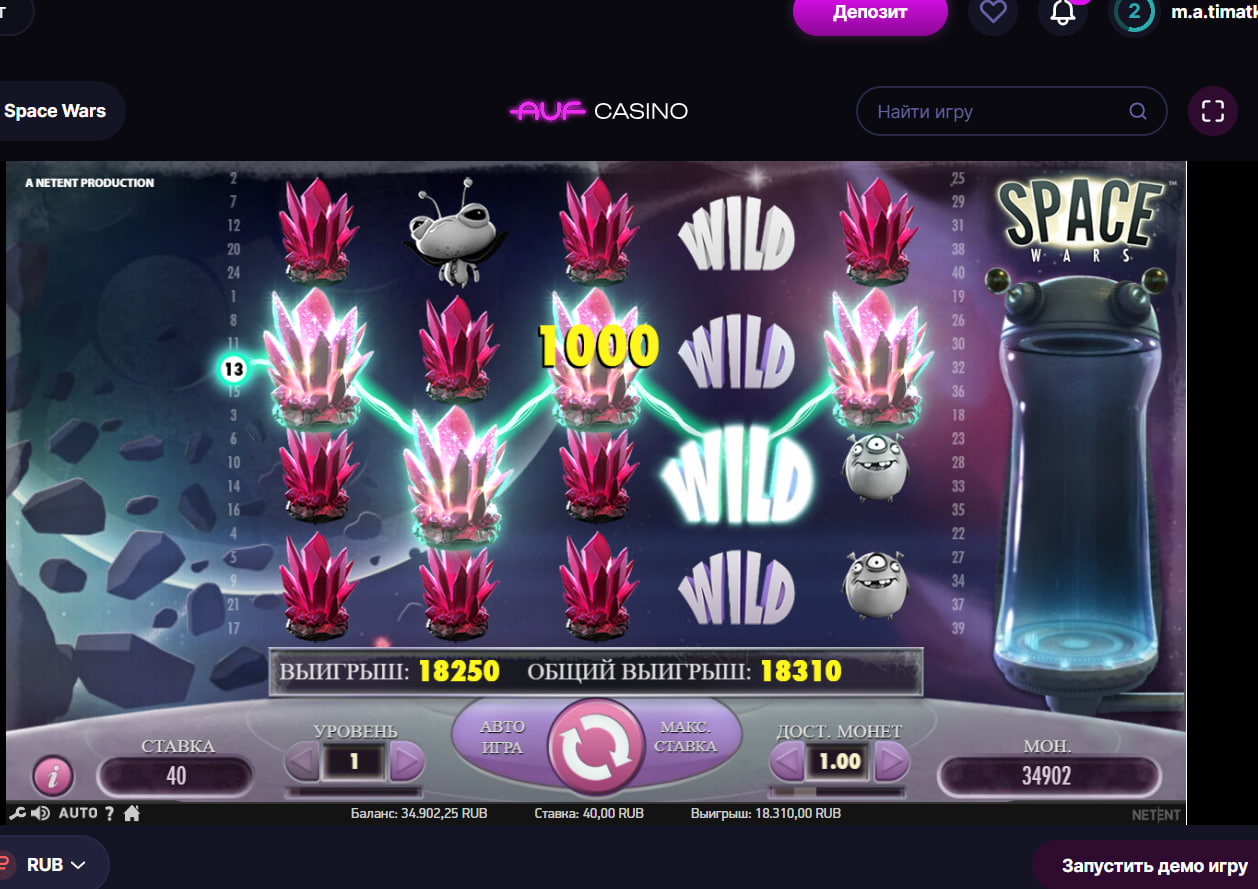Open notifications bell
This screenshot has height=889, width=1258.
(1063, 13)
